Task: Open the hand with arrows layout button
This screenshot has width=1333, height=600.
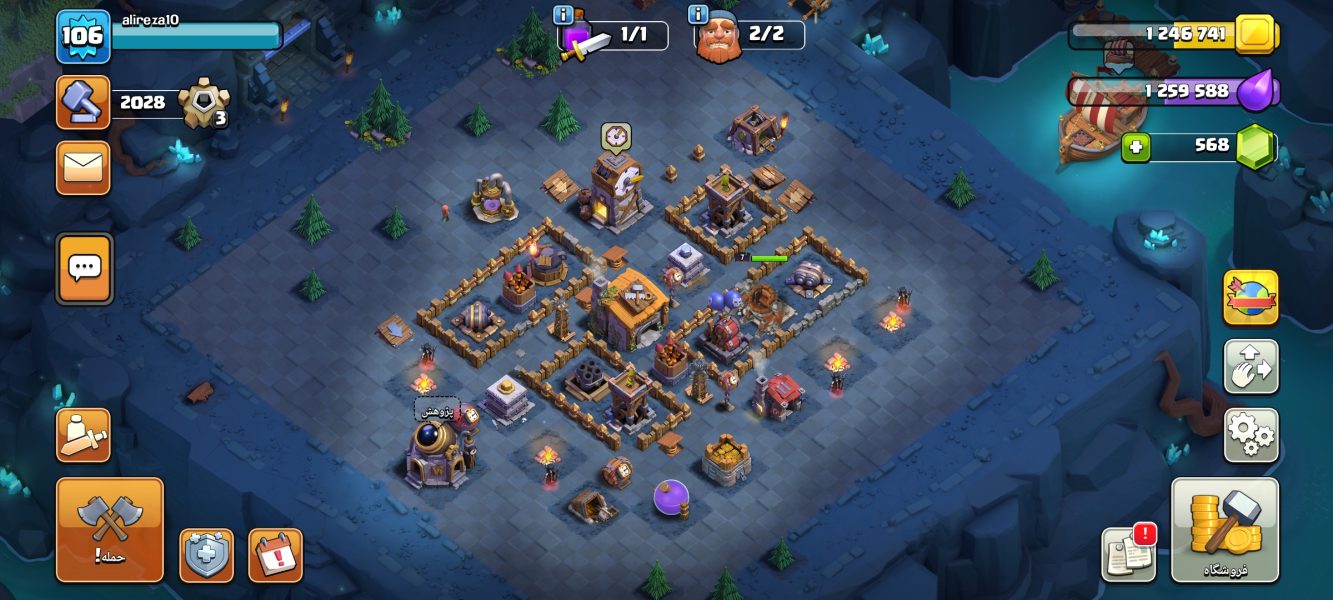Action: tap(1250, 366)
